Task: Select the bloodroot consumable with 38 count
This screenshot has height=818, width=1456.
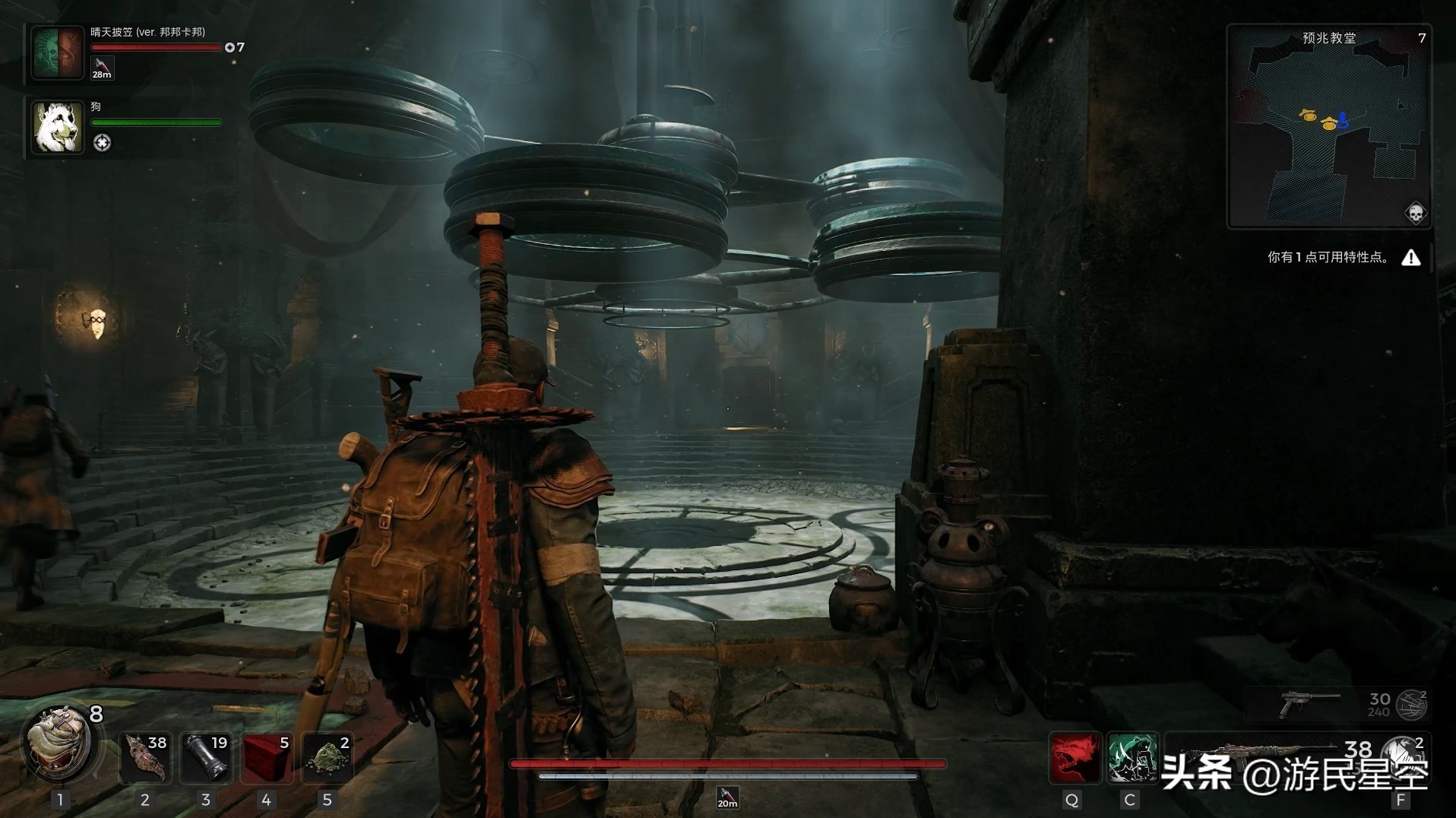Action: tap(144, 757)
